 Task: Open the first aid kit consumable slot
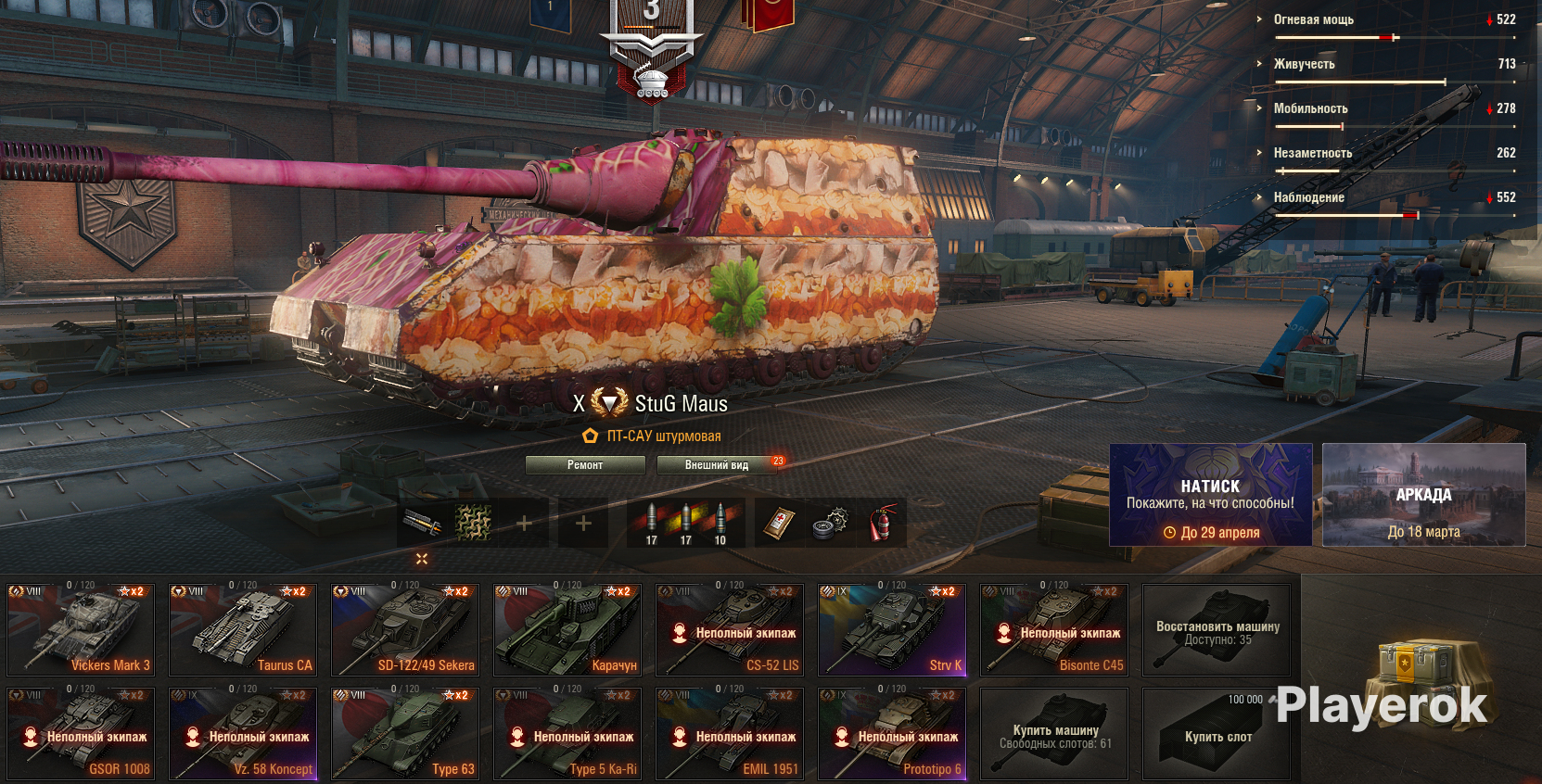tap(780, 524)
